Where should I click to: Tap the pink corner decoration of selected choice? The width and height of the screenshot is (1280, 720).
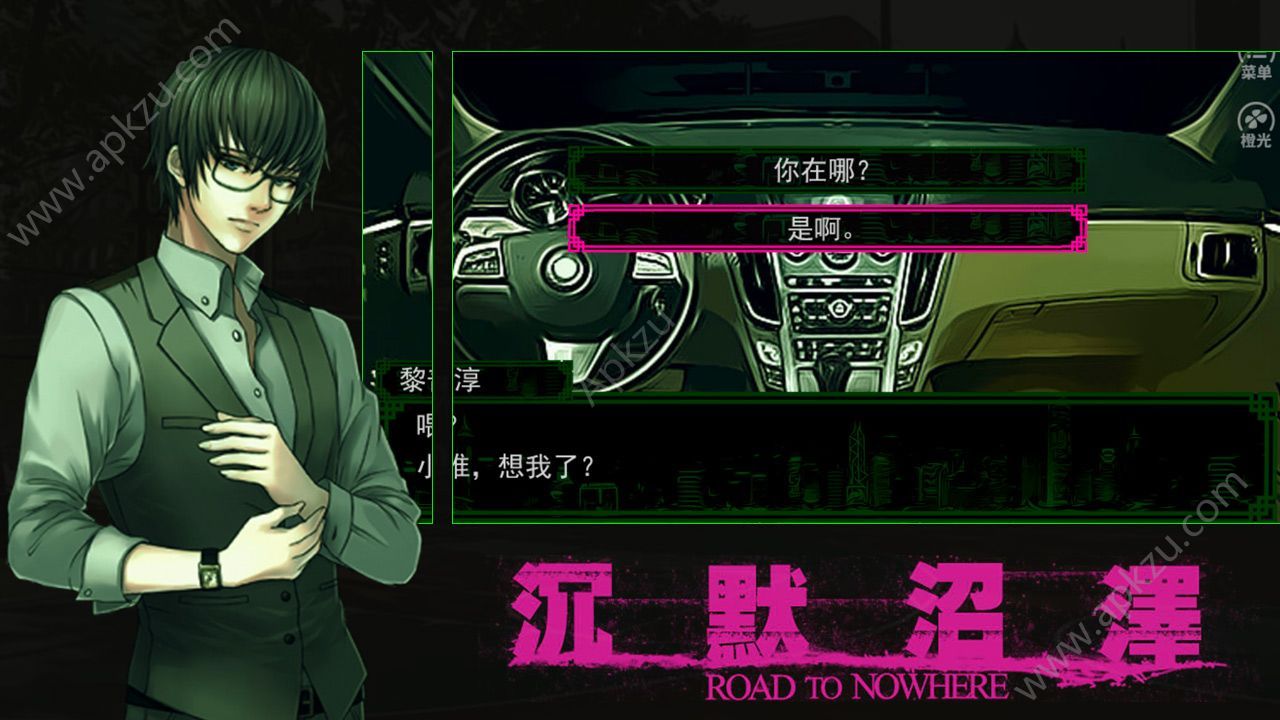tap(1080, 212)
